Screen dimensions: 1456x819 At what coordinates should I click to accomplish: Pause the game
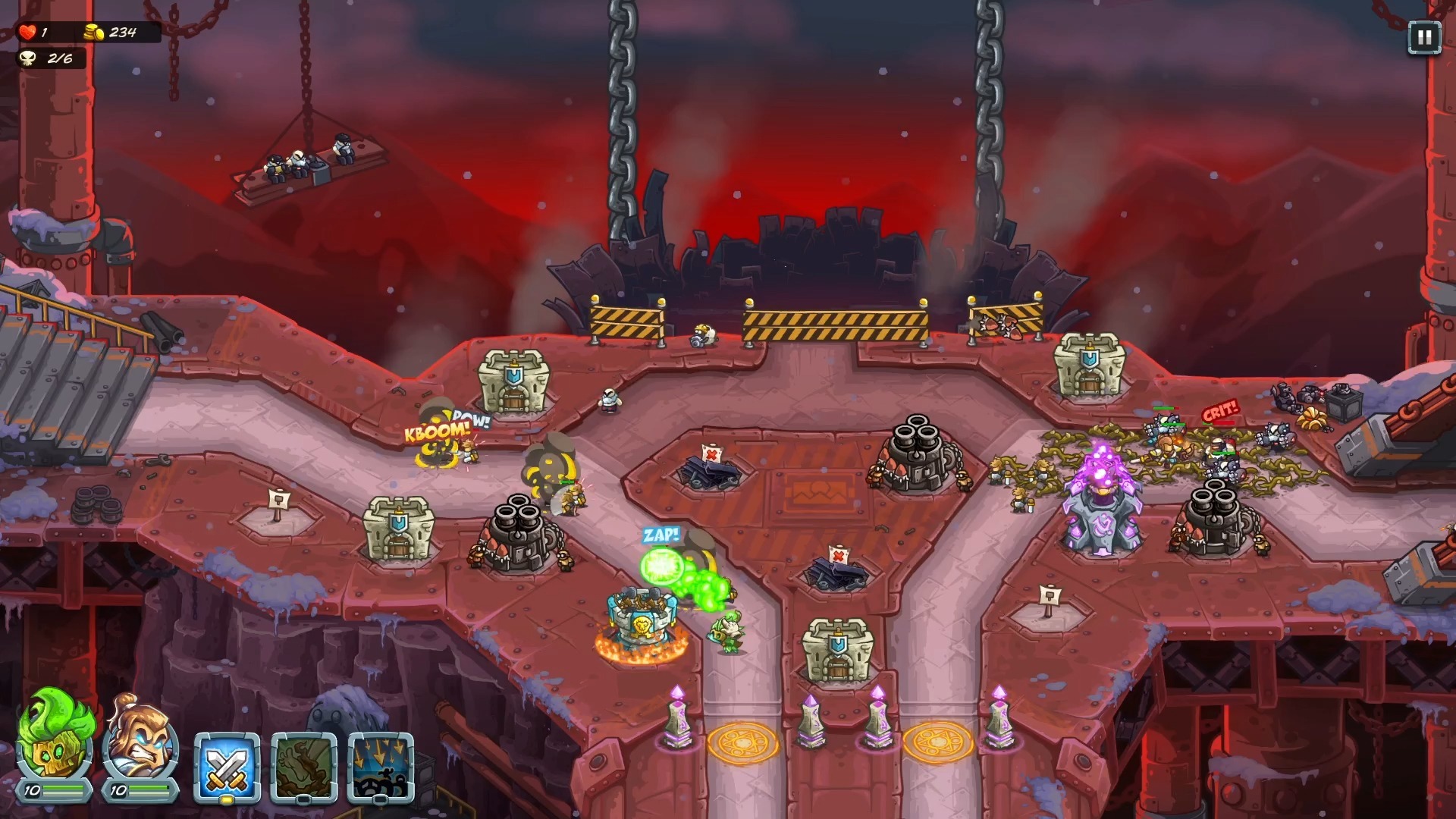[1423, 38]
